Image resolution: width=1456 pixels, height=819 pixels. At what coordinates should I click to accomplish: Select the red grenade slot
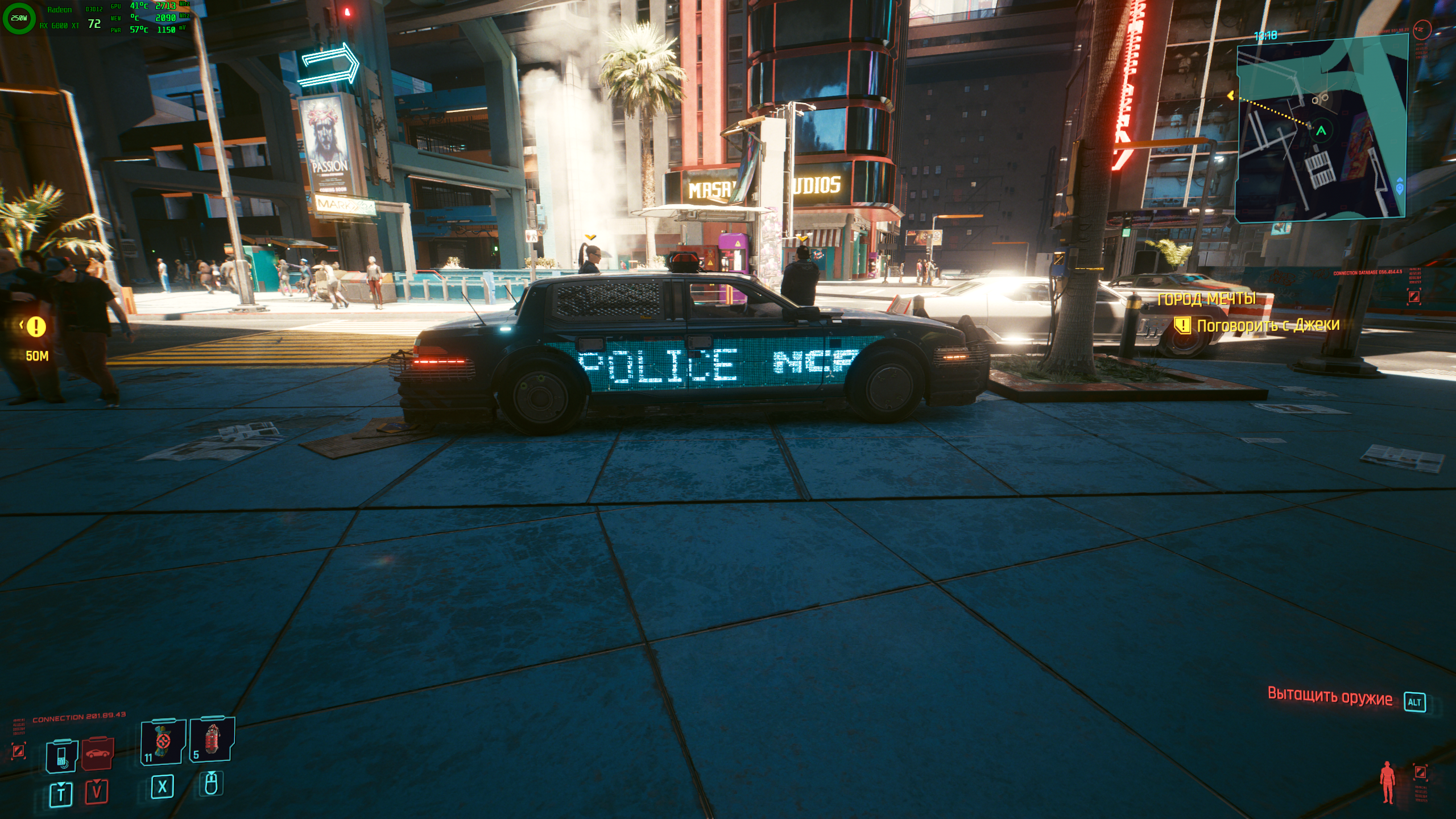click(x=212, y=739)
